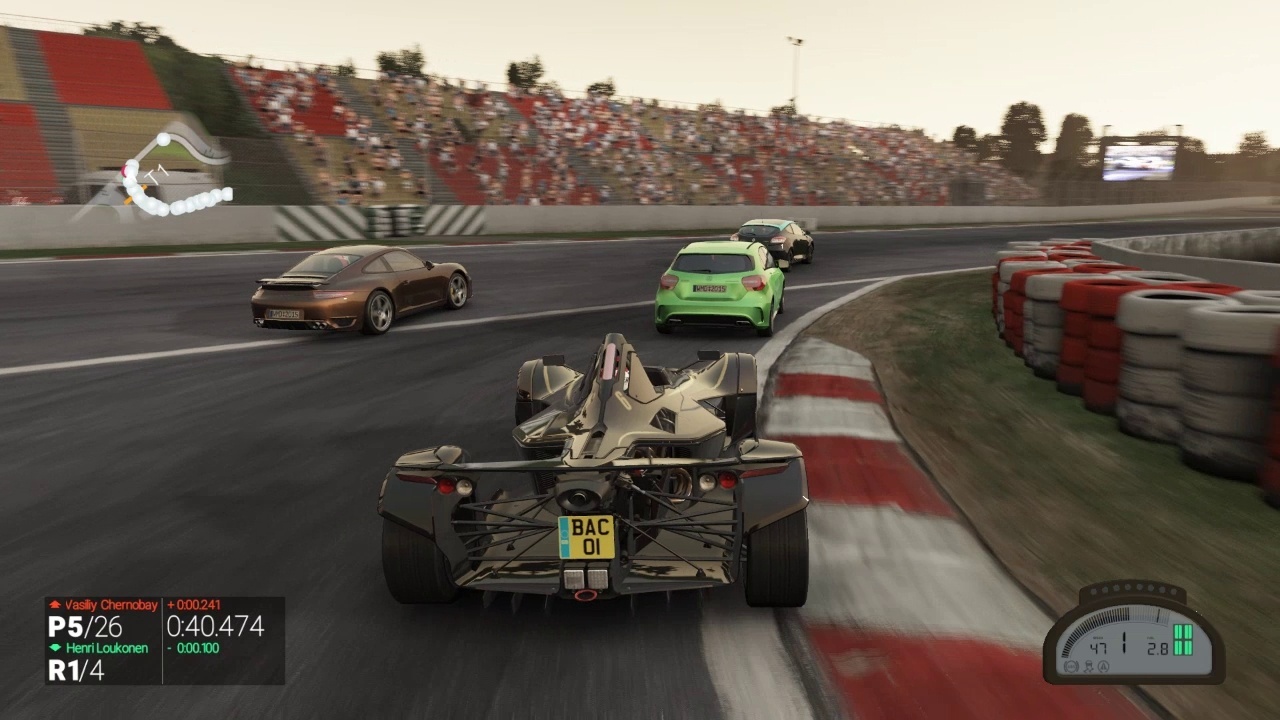
Task: Select the rival name Vasiliy Chernobay
Action: point(110,604)
